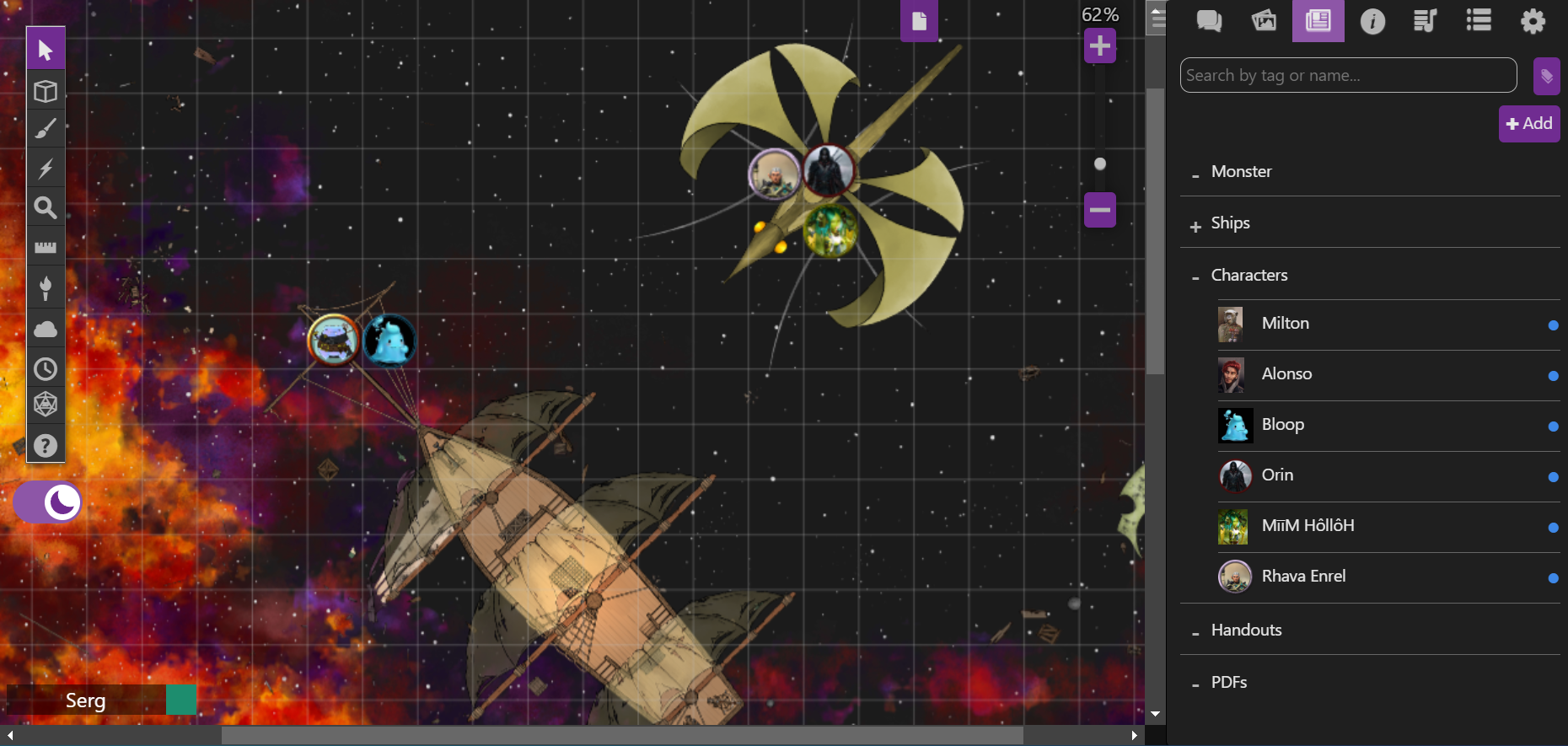Toggle night mode with the moon switch

coord(47,502)
